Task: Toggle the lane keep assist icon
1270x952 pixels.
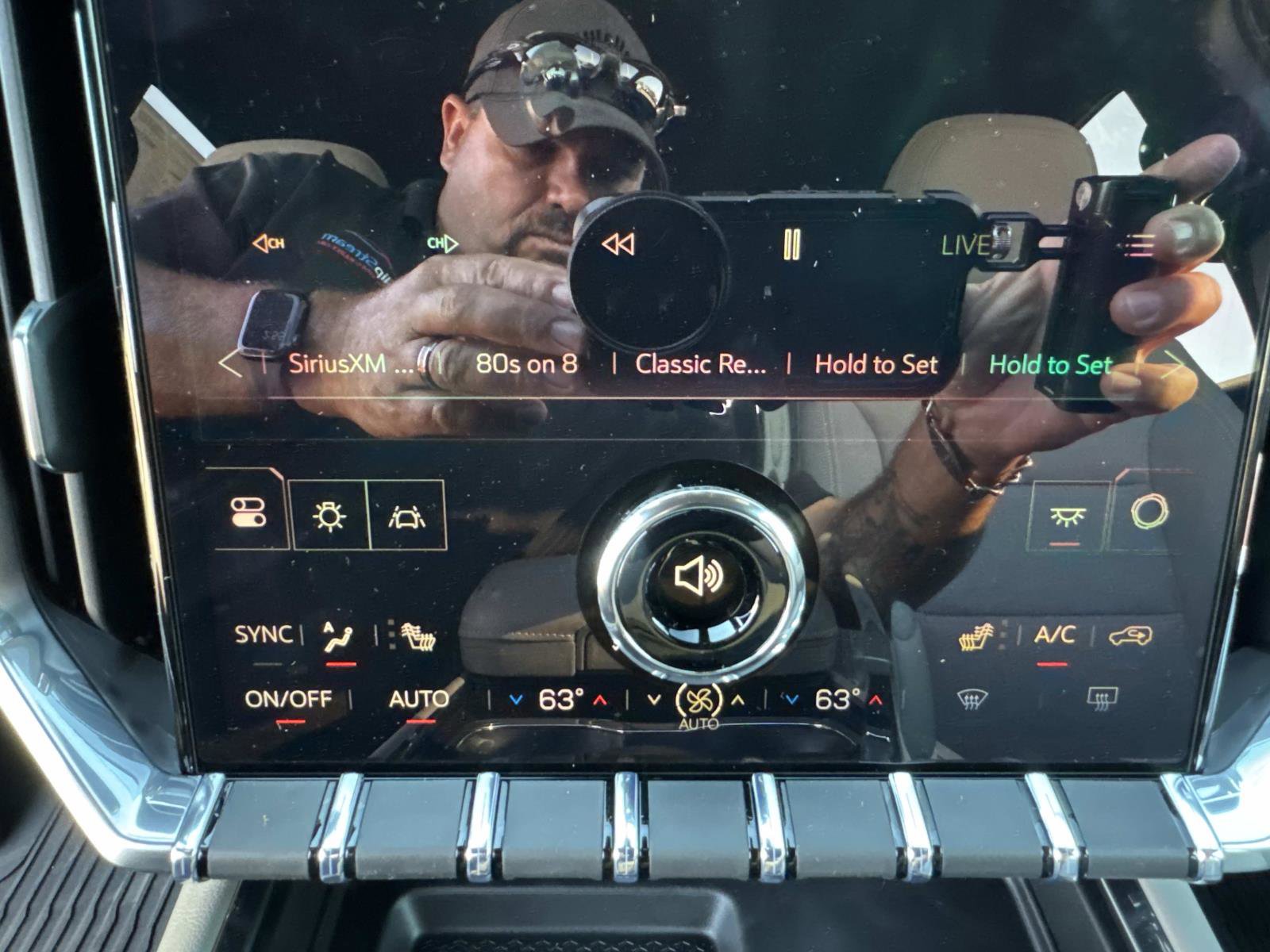Action: click(406, 516)
